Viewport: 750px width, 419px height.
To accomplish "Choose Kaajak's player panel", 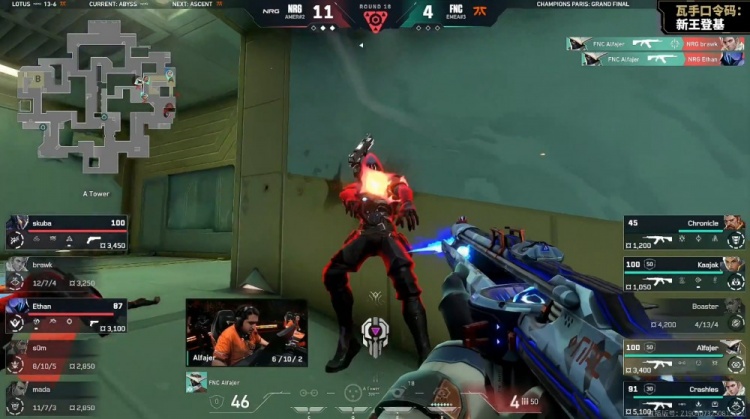I will (x=685, y=273).
